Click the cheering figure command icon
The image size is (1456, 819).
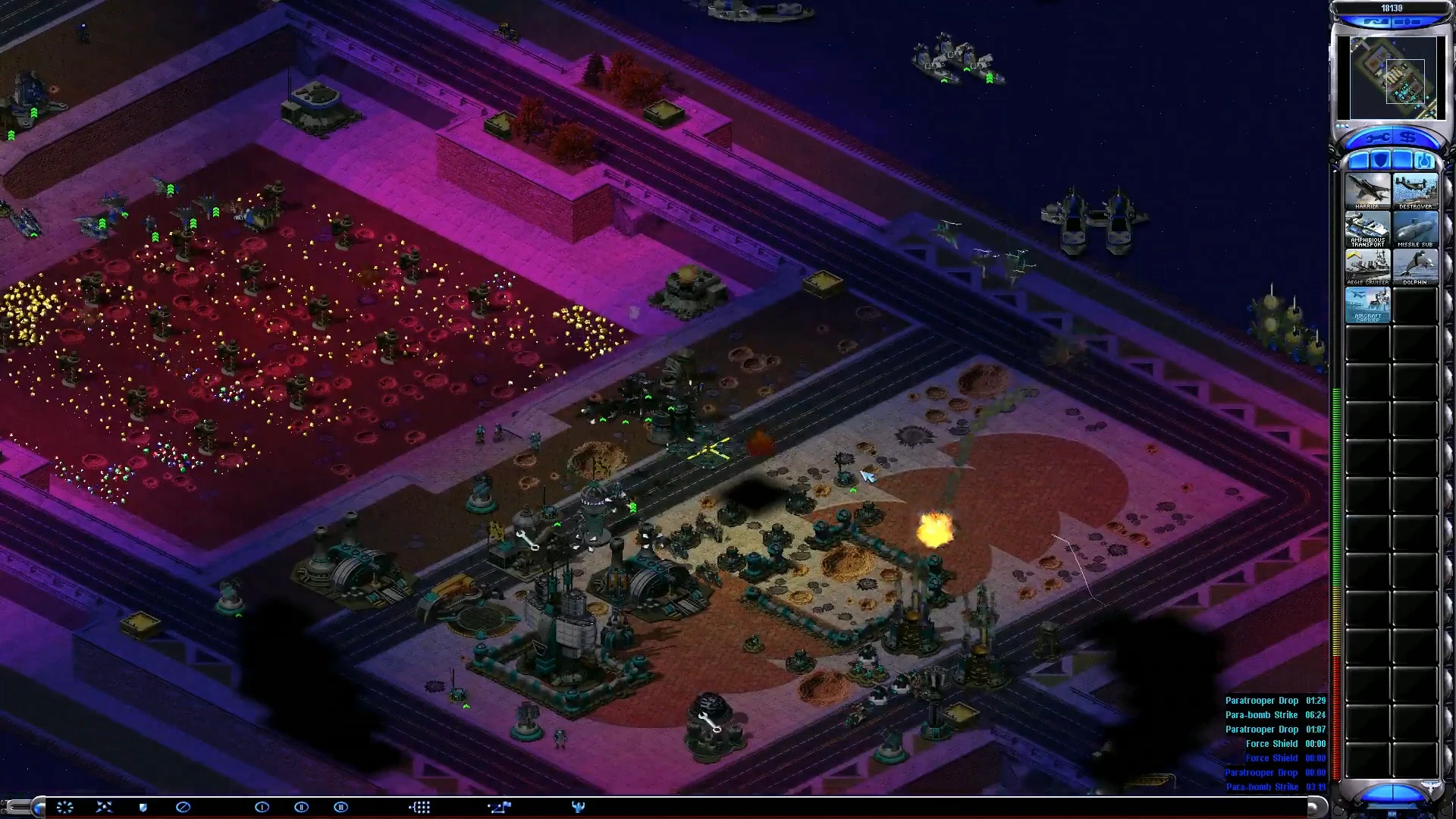[578, 807]
